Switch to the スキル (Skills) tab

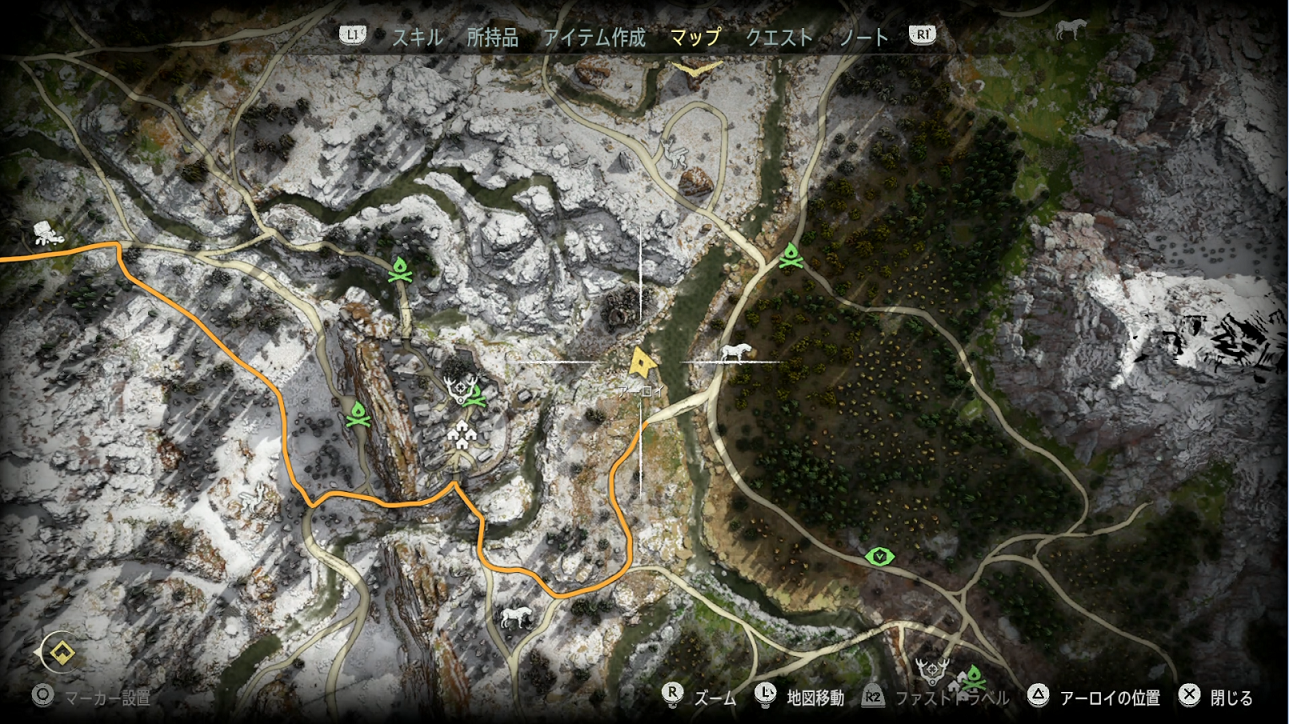coord(417,38)
